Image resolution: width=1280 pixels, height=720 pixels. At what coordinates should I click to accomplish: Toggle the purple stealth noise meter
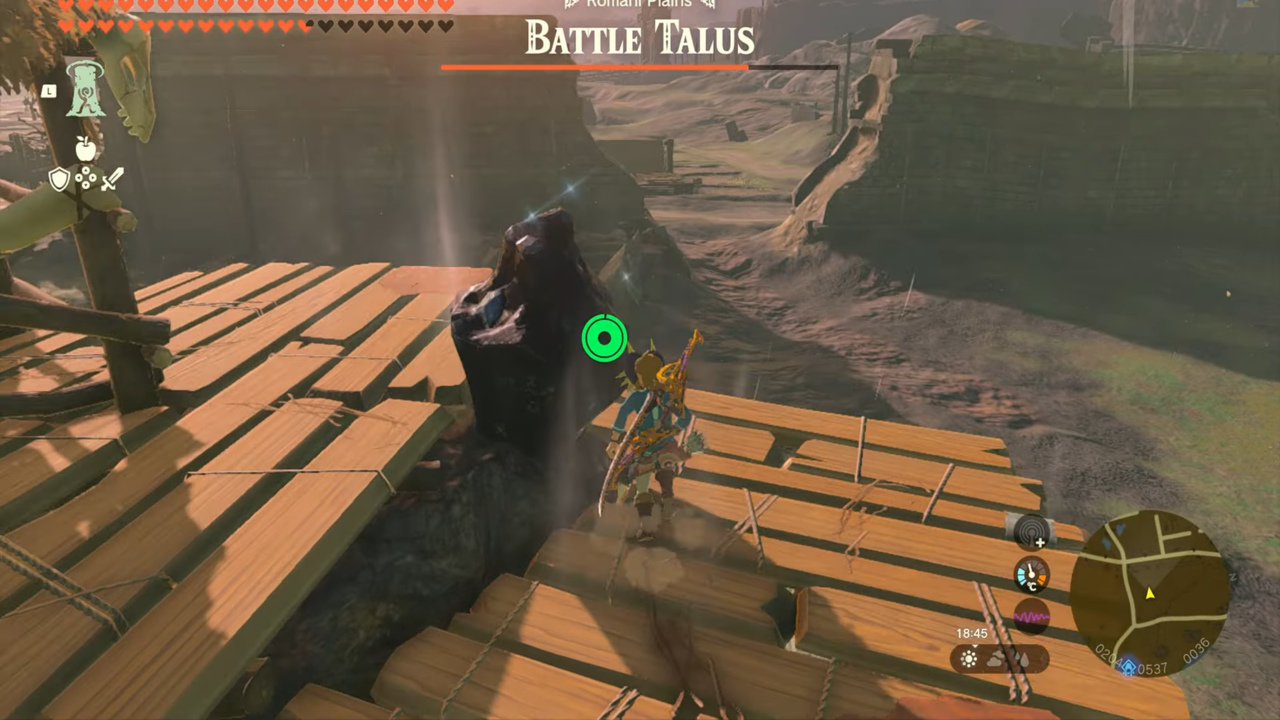click(x=1030, y=617)
